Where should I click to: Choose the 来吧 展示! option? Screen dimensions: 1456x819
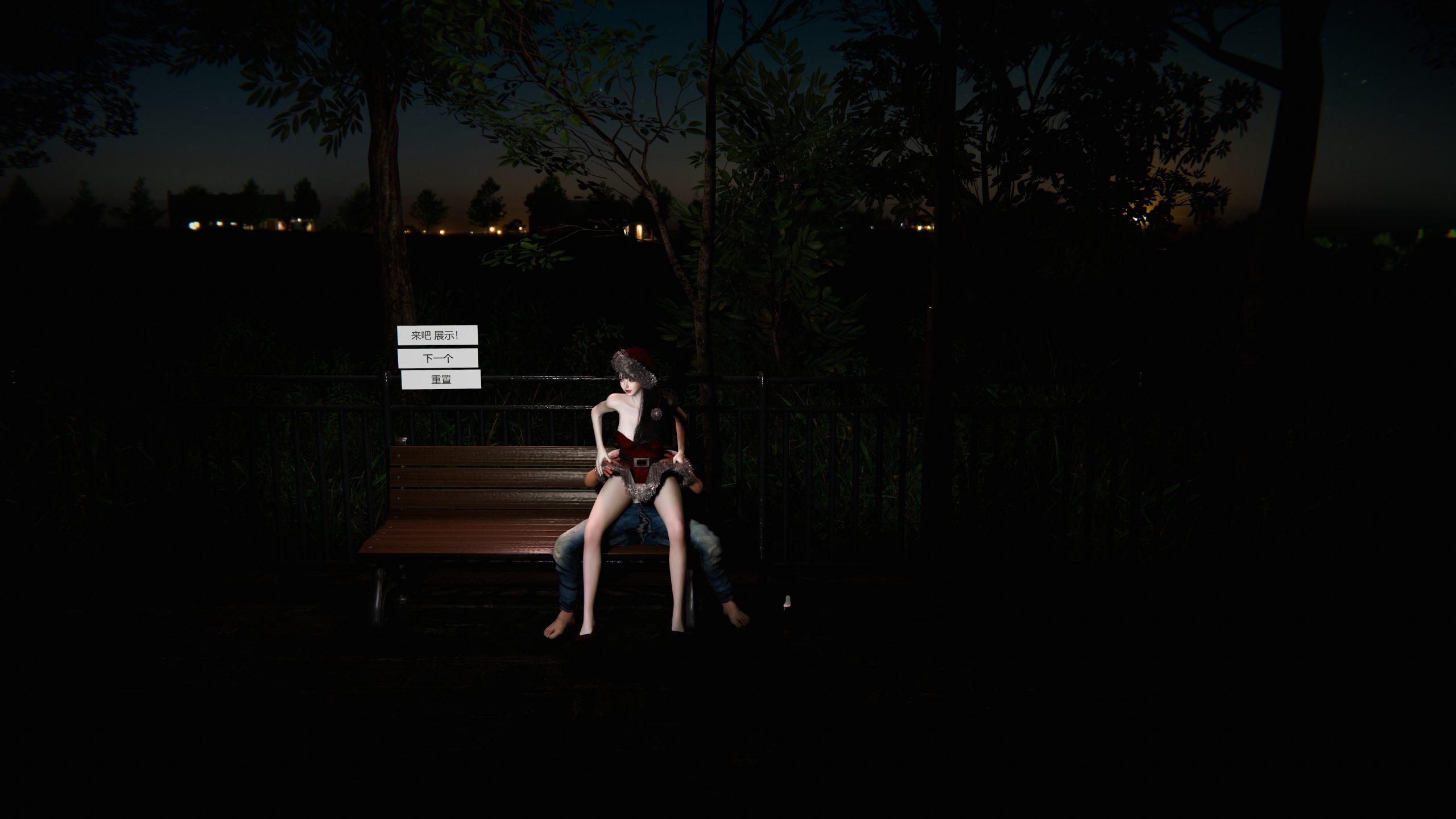[x=437, y=336]
